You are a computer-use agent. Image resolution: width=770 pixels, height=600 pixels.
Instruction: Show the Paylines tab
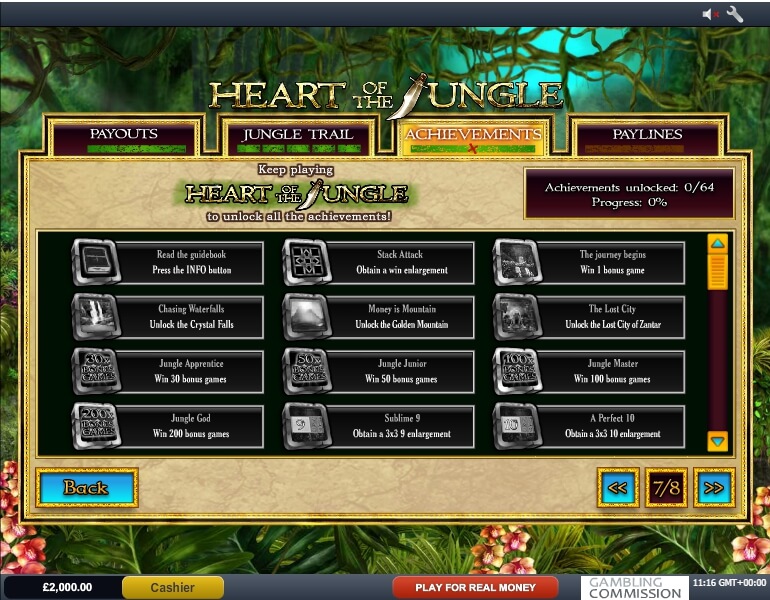coord(646,135)
